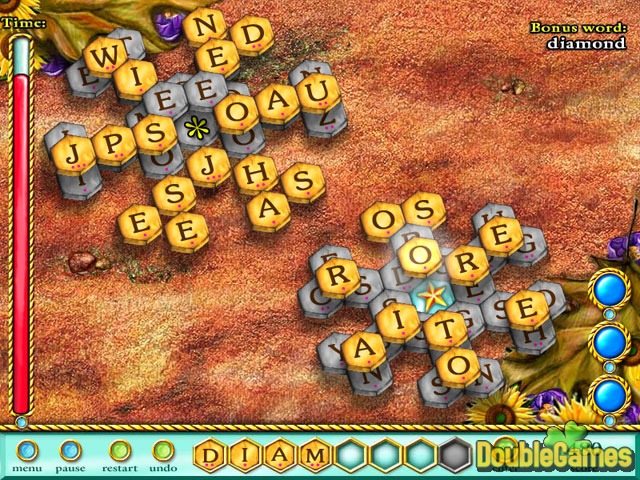Undo the last letter
This screenshot has height=480, width=640.
tap(162, 451)
